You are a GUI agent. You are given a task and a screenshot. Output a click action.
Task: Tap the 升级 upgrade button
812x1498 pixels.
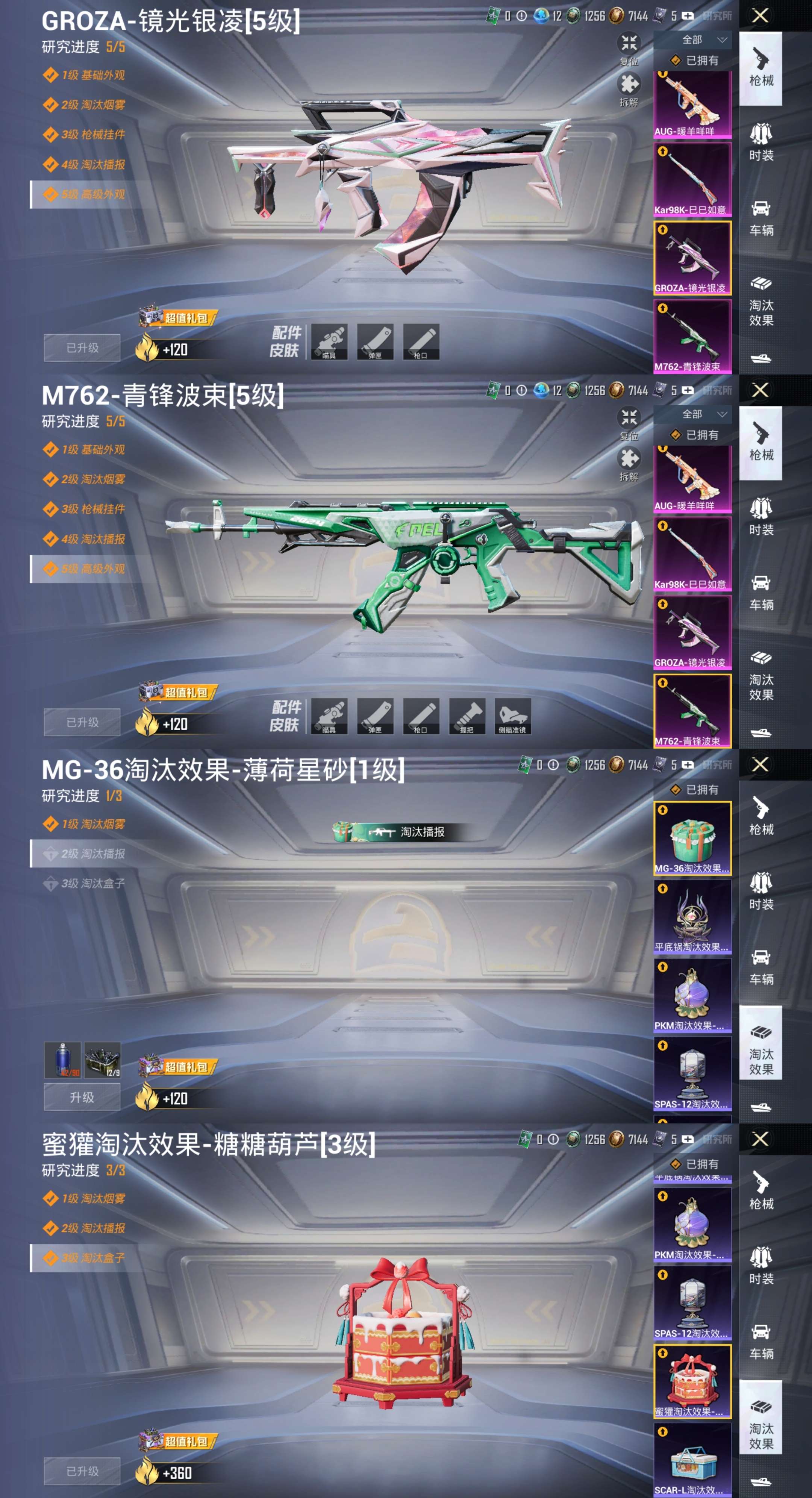tap(82, 1097)
